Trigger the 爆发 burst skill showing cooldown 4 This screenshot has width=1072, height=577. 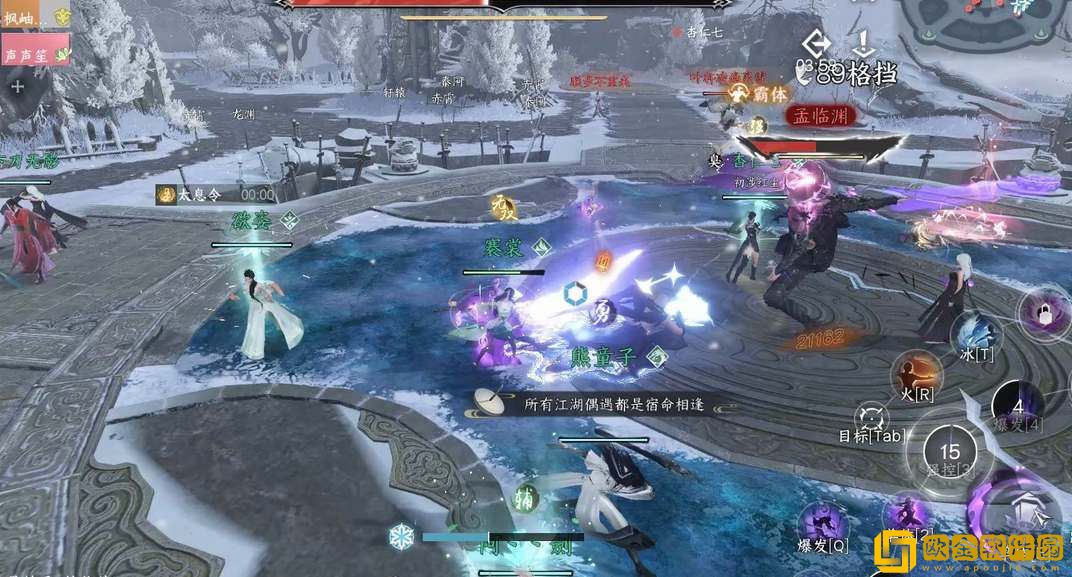pos(1017,408)
